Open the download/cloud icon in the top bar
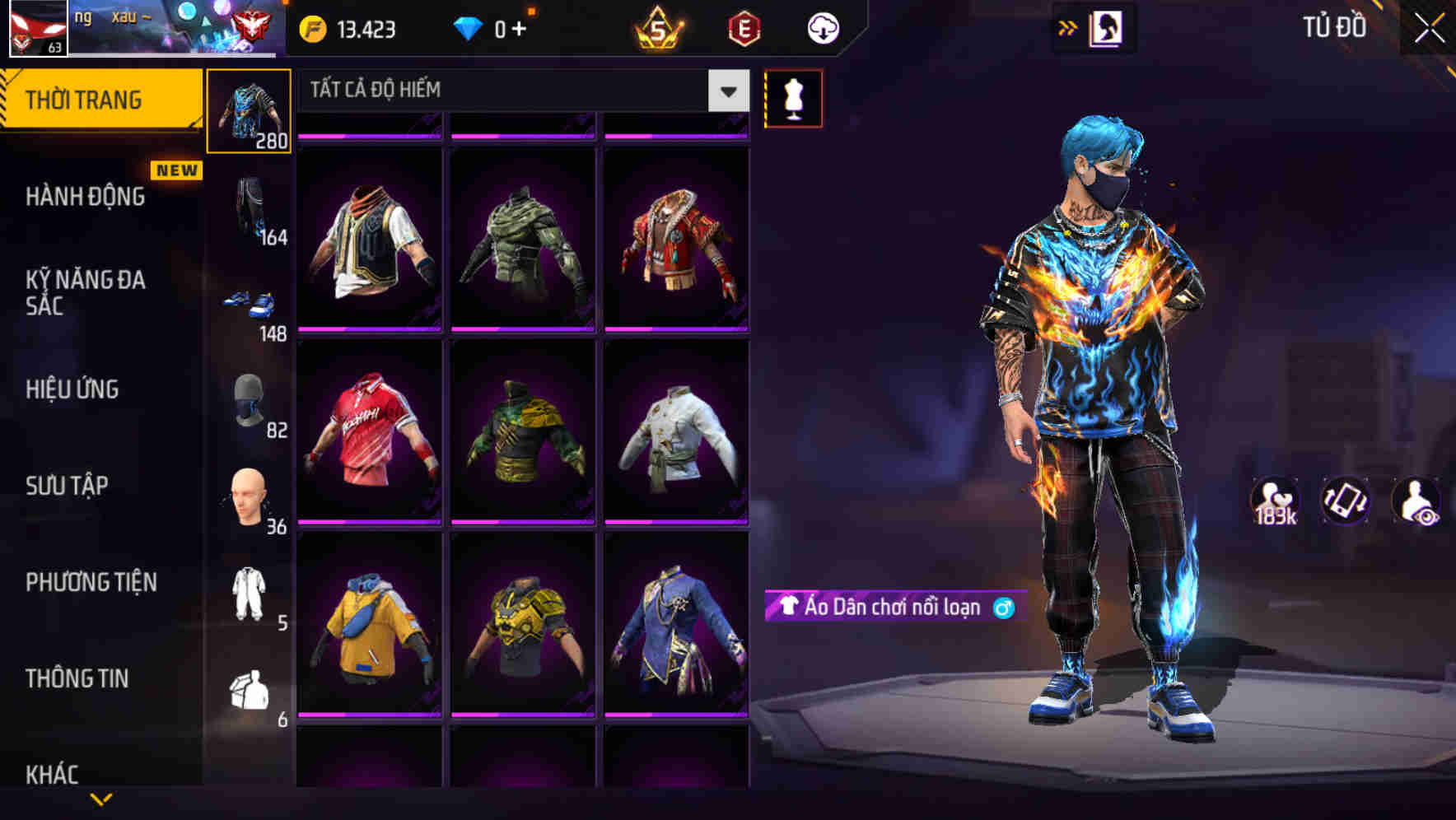 [x=822, y=27]
